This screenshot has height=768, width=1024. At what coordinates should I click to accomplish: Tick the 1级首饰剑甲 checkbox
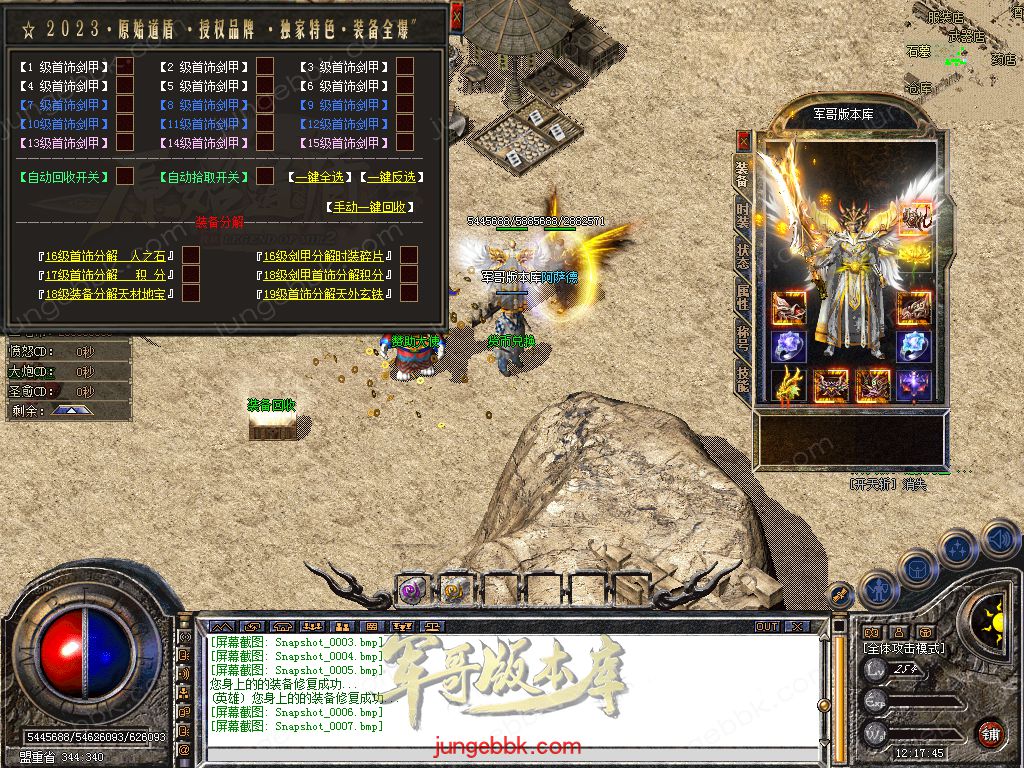(x=125, y=67)
